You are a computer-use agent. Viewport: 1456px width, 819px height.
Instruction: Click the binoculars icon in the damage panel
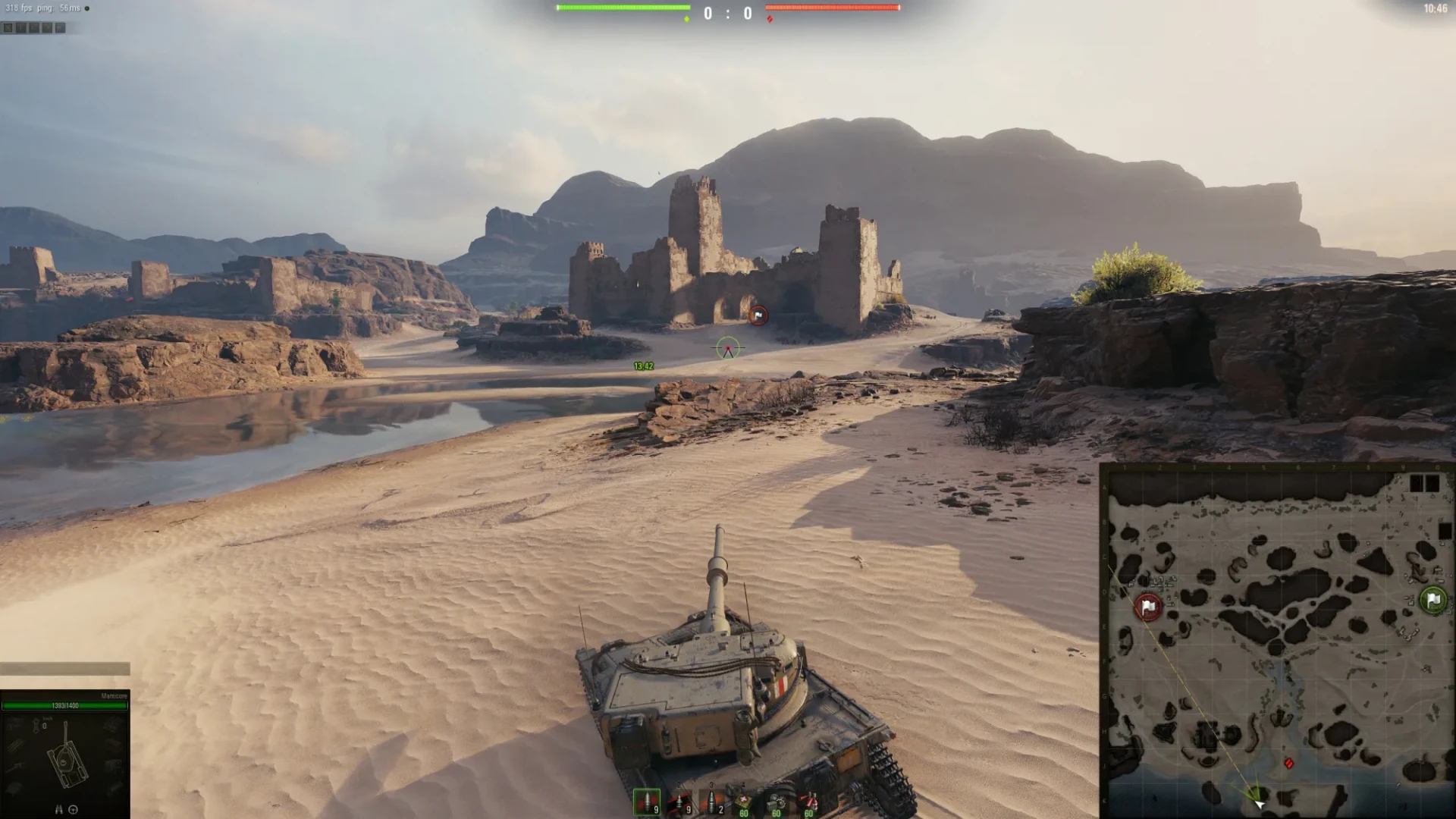(58, 809)
